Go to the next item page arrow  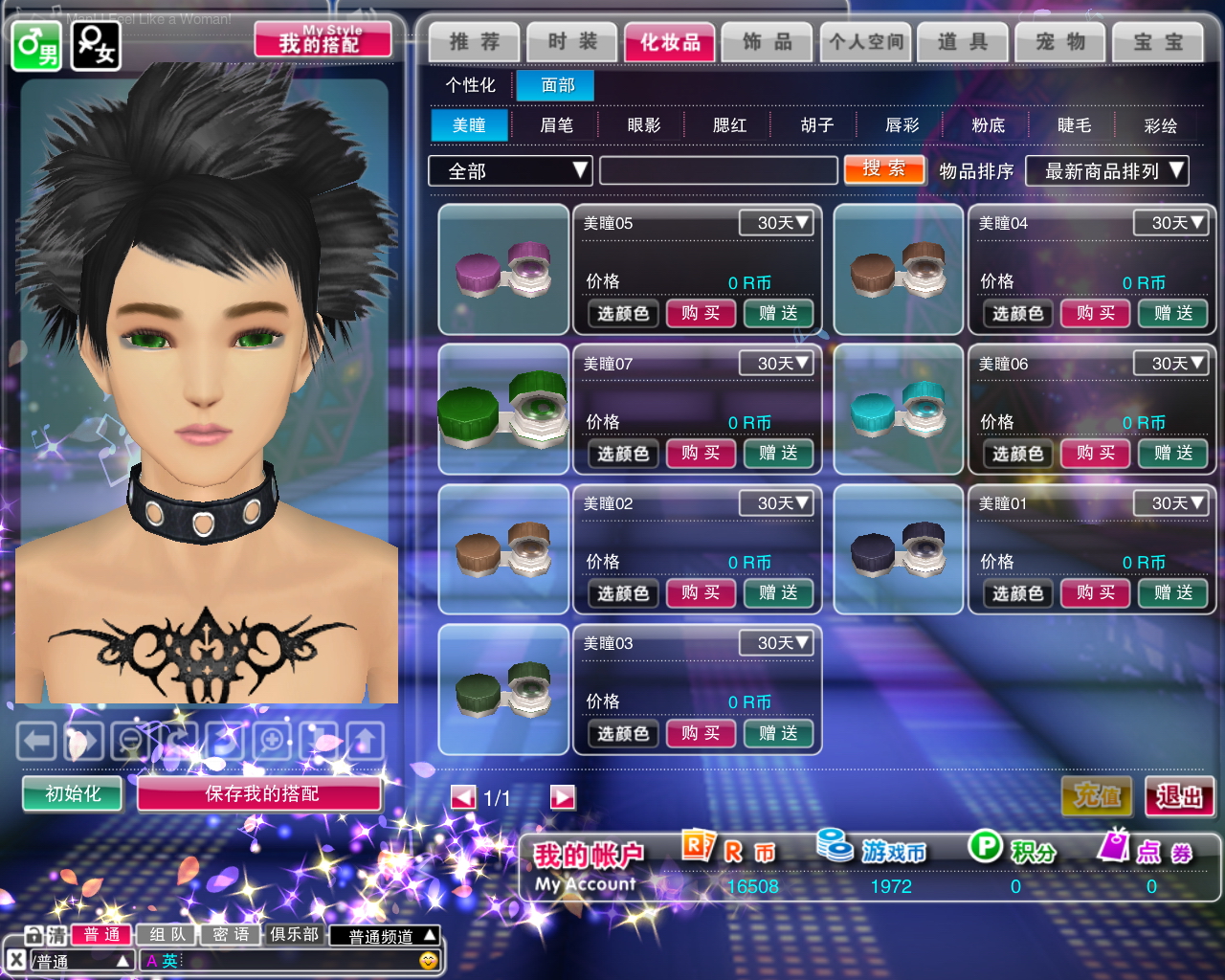[563, 797]
